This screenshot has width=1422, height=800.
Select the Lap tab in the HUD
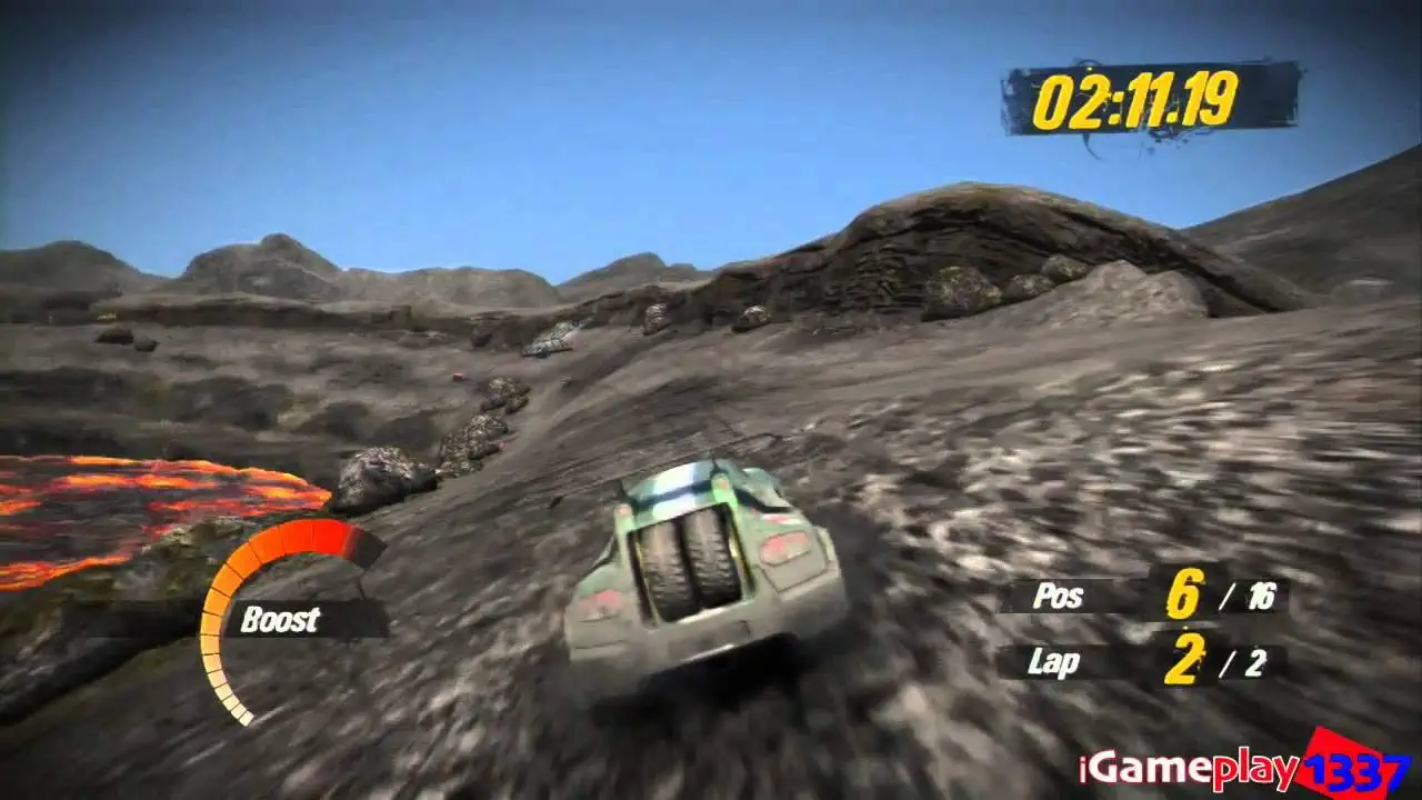(1053, 661)
